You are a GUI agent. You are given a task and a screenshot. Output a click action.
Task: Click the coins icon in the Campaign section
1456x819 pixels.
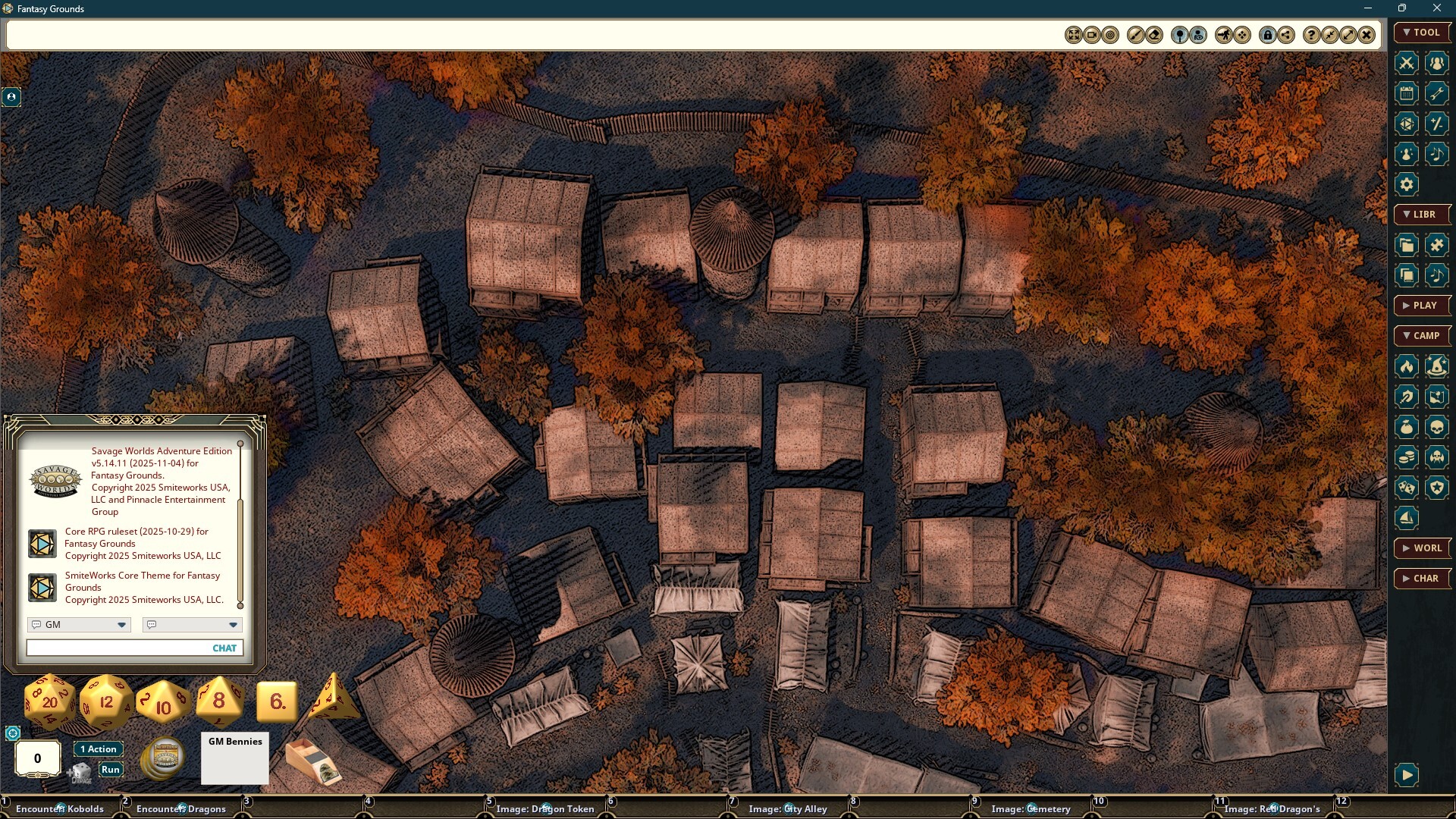pos(1407,457)
